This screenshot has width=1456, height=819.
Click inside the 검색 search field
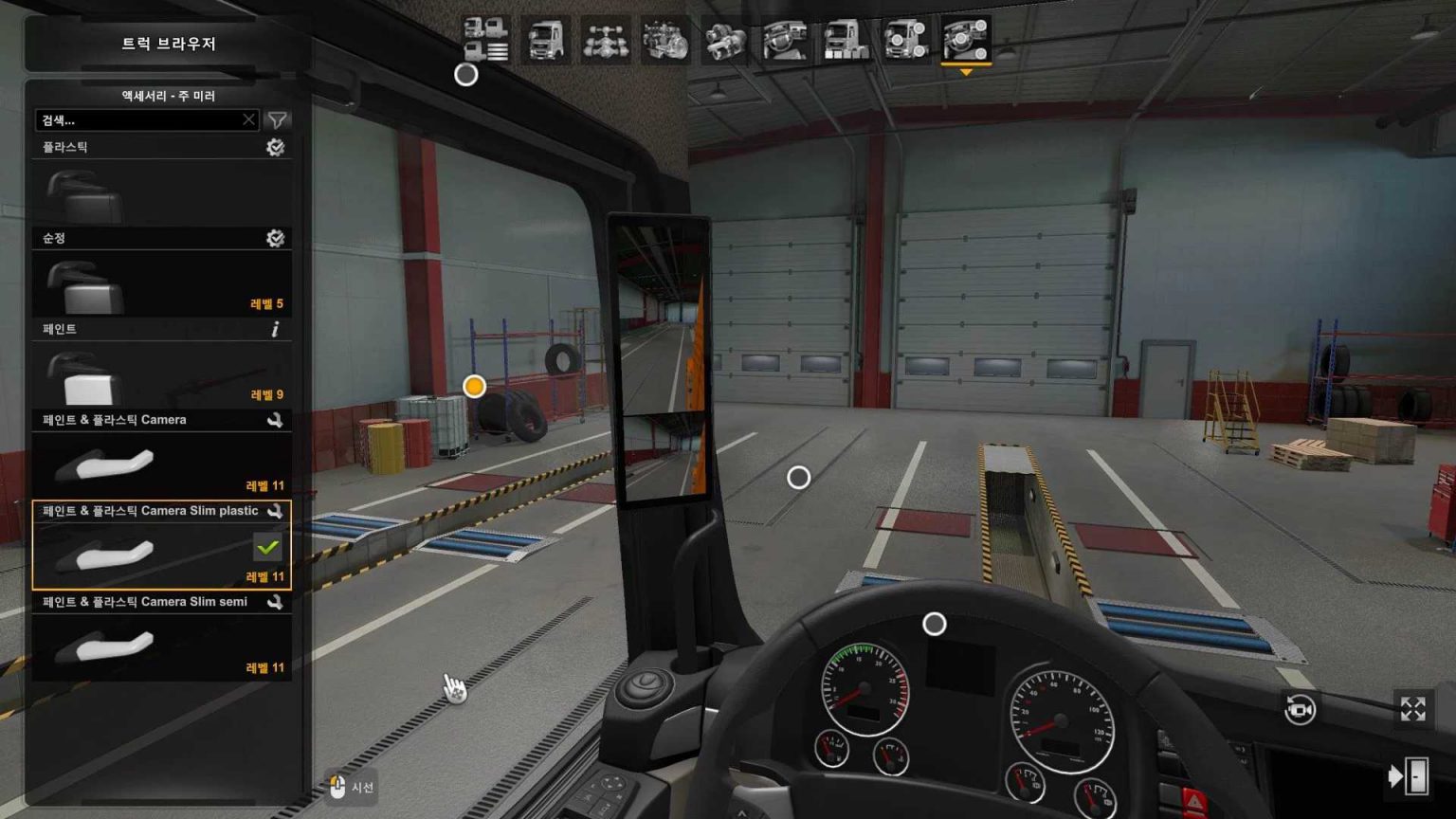tap(142, 120)
